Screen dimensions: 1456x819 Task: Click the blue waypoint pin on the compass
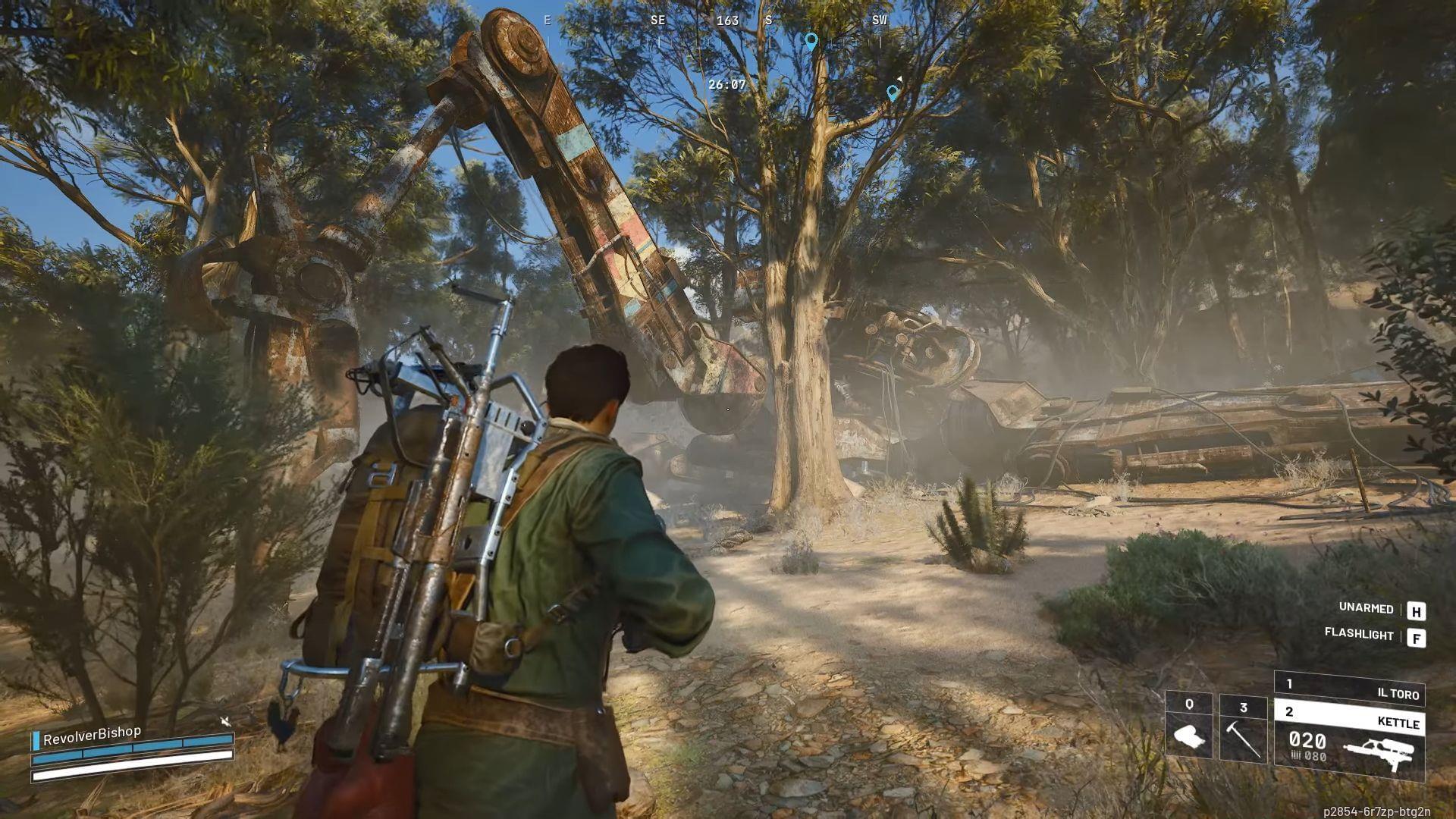pos(811,40)
